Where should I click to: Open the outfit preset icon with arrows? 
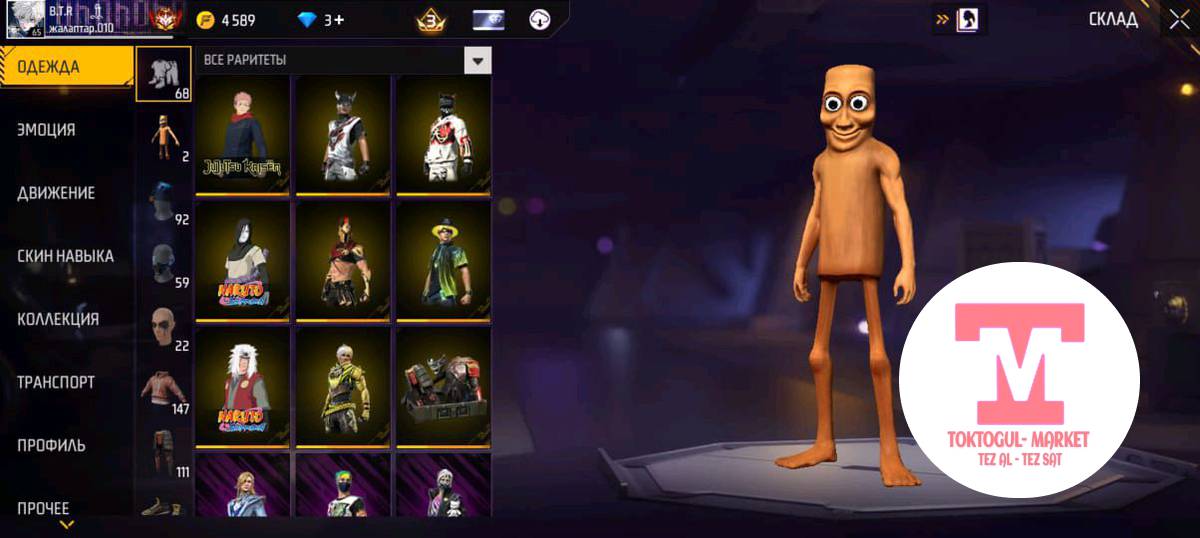[959, 19]
